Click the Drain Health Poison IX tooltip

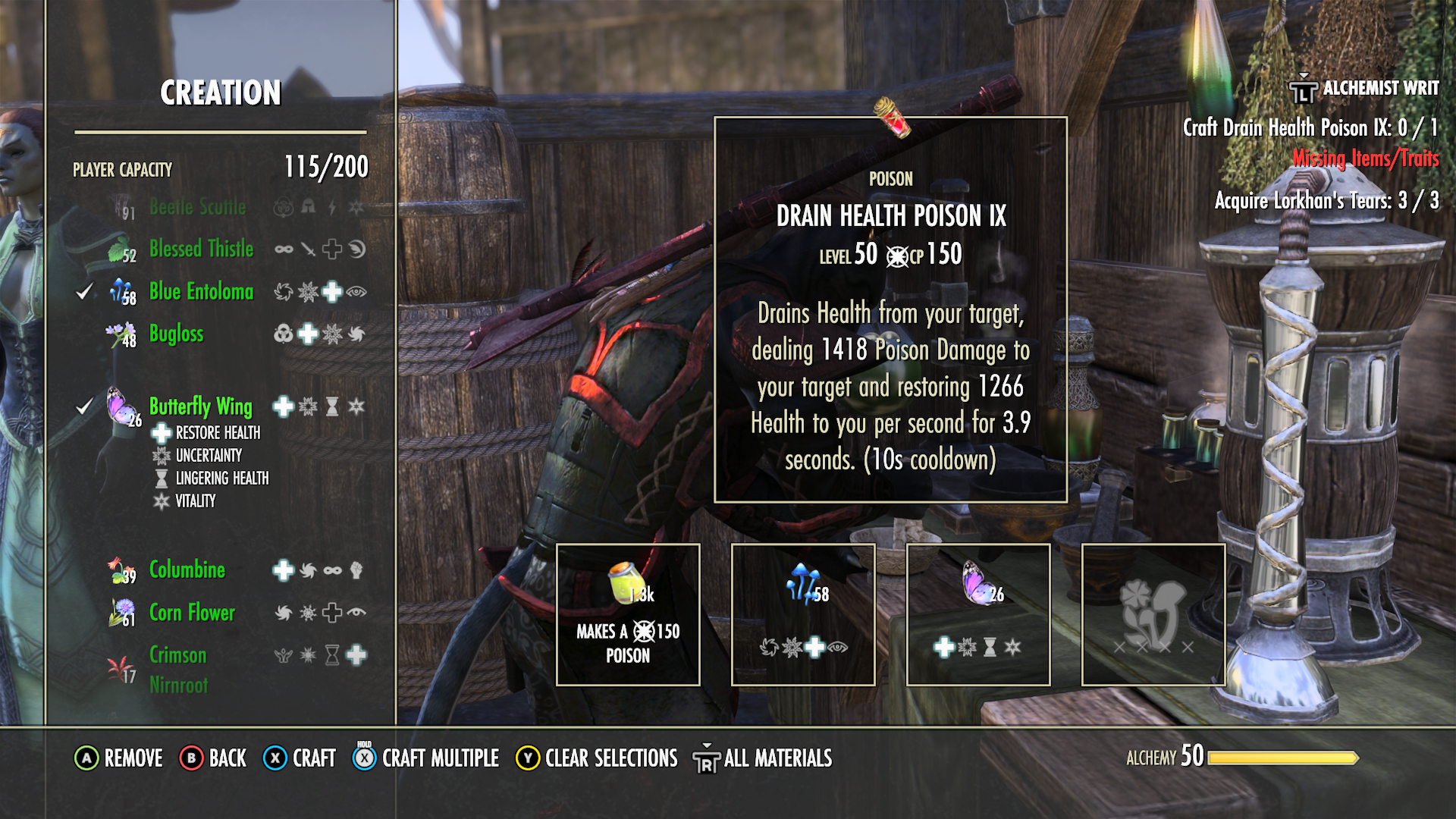click(890, 309)
